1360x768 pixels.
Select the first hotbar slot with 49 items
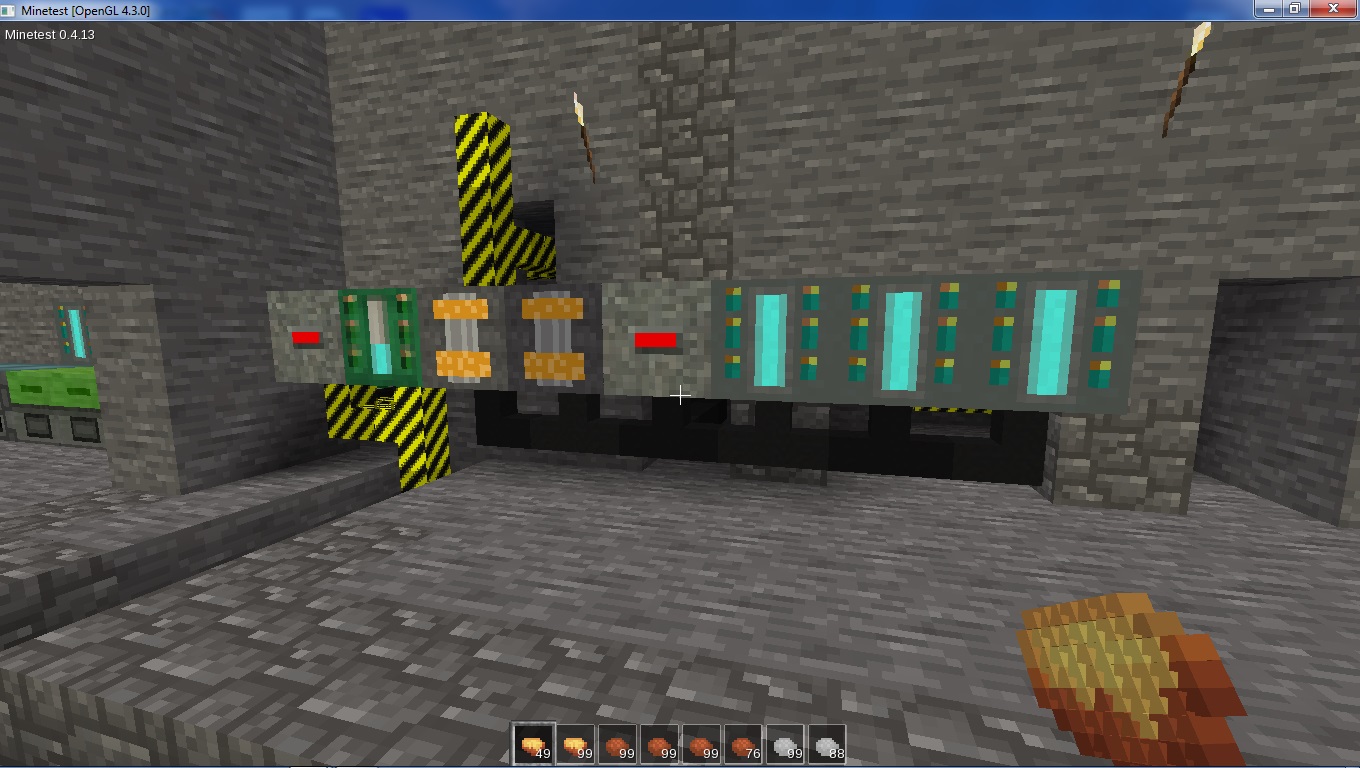[533, 745]
